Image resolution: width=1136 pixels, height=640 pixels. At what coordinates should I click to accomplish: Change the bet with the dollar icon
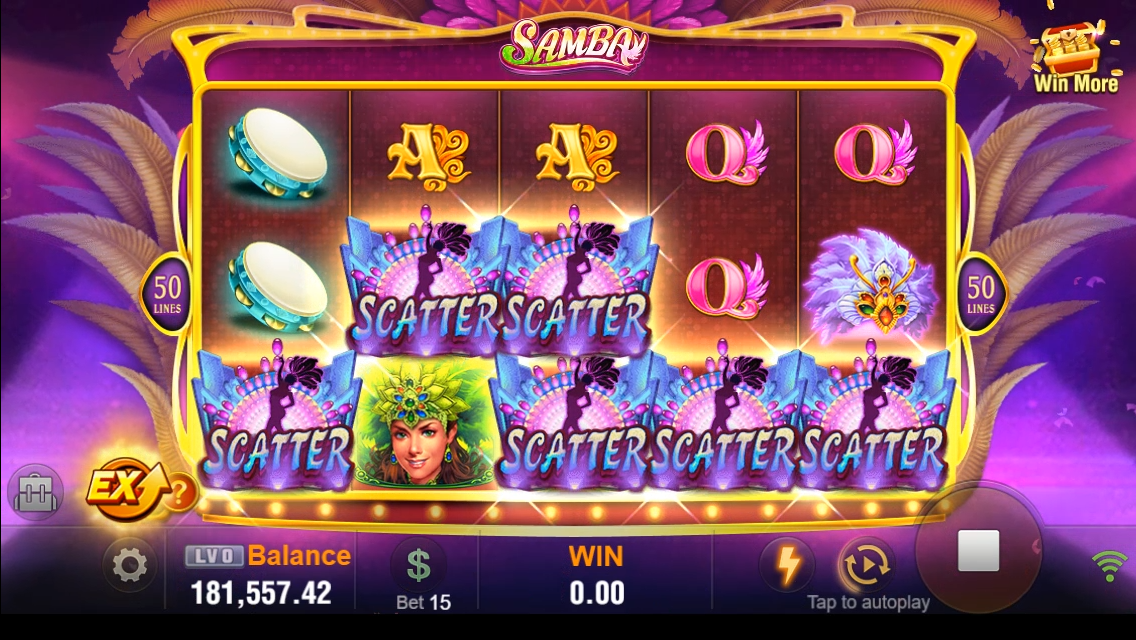(x=418, y=566)
